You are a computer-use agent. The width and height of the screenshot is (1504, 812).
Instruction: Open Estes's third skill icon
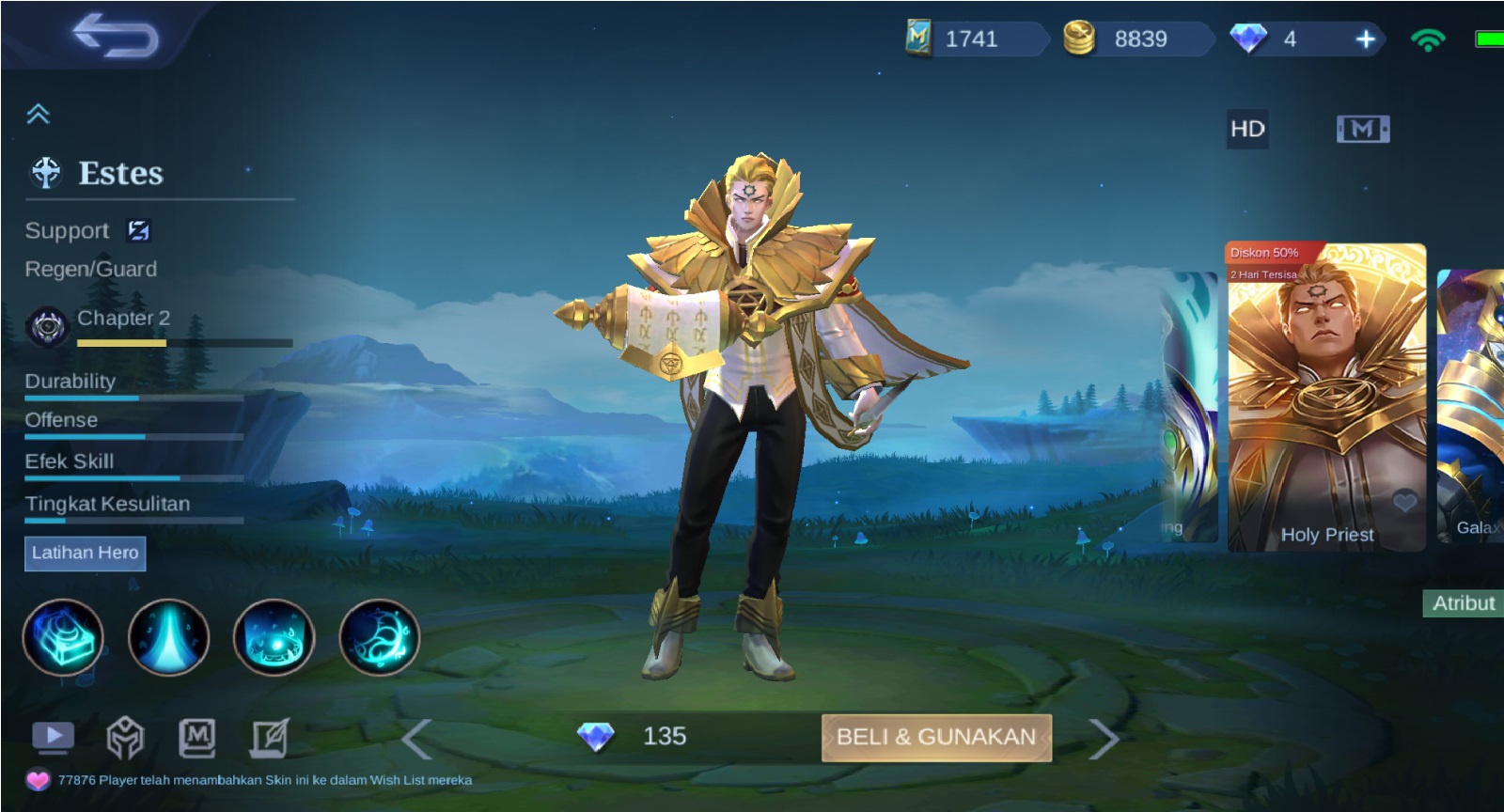pos(274,637)
